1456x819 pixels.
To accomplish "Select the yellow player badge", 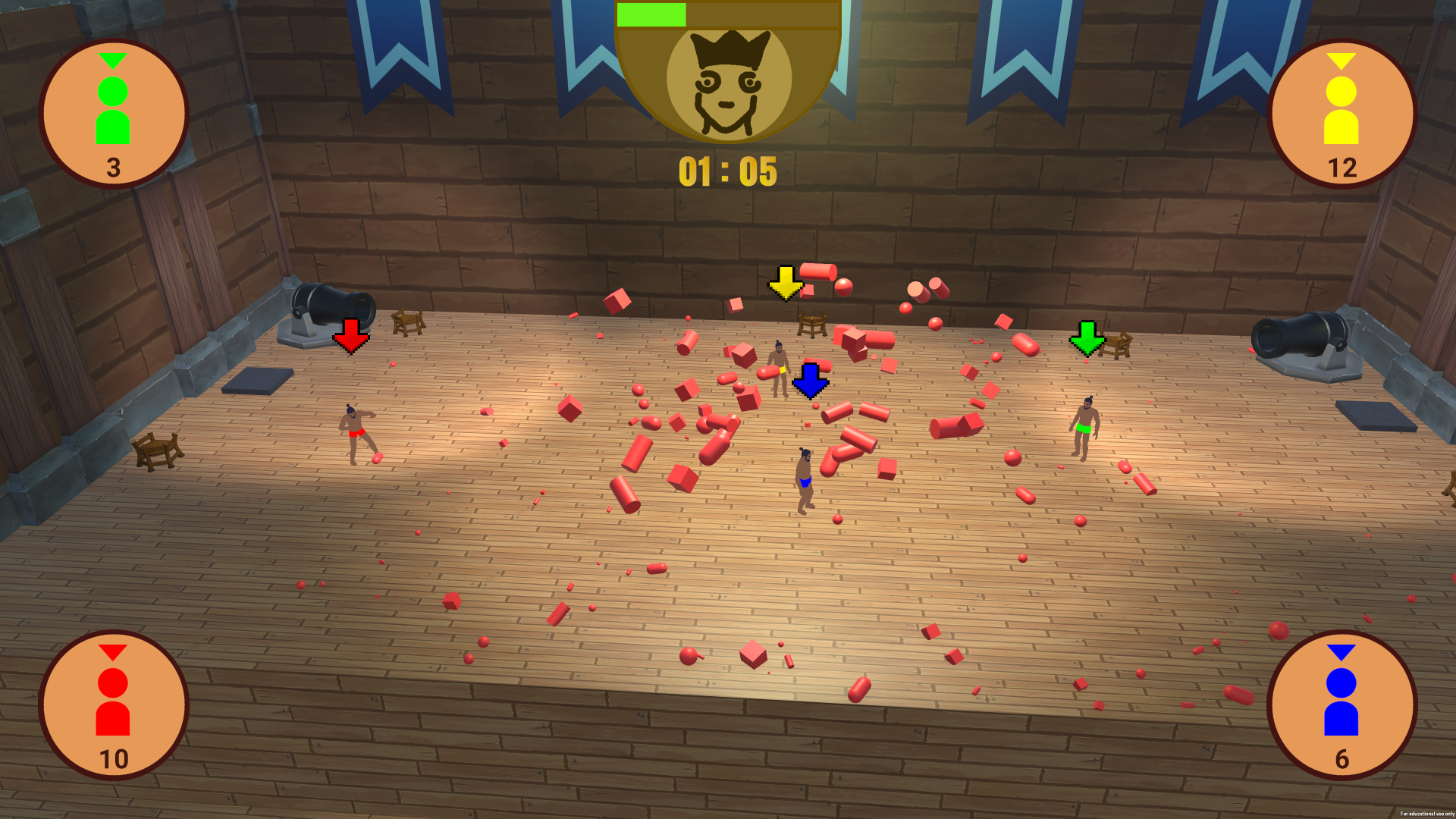I will 1341,114.
